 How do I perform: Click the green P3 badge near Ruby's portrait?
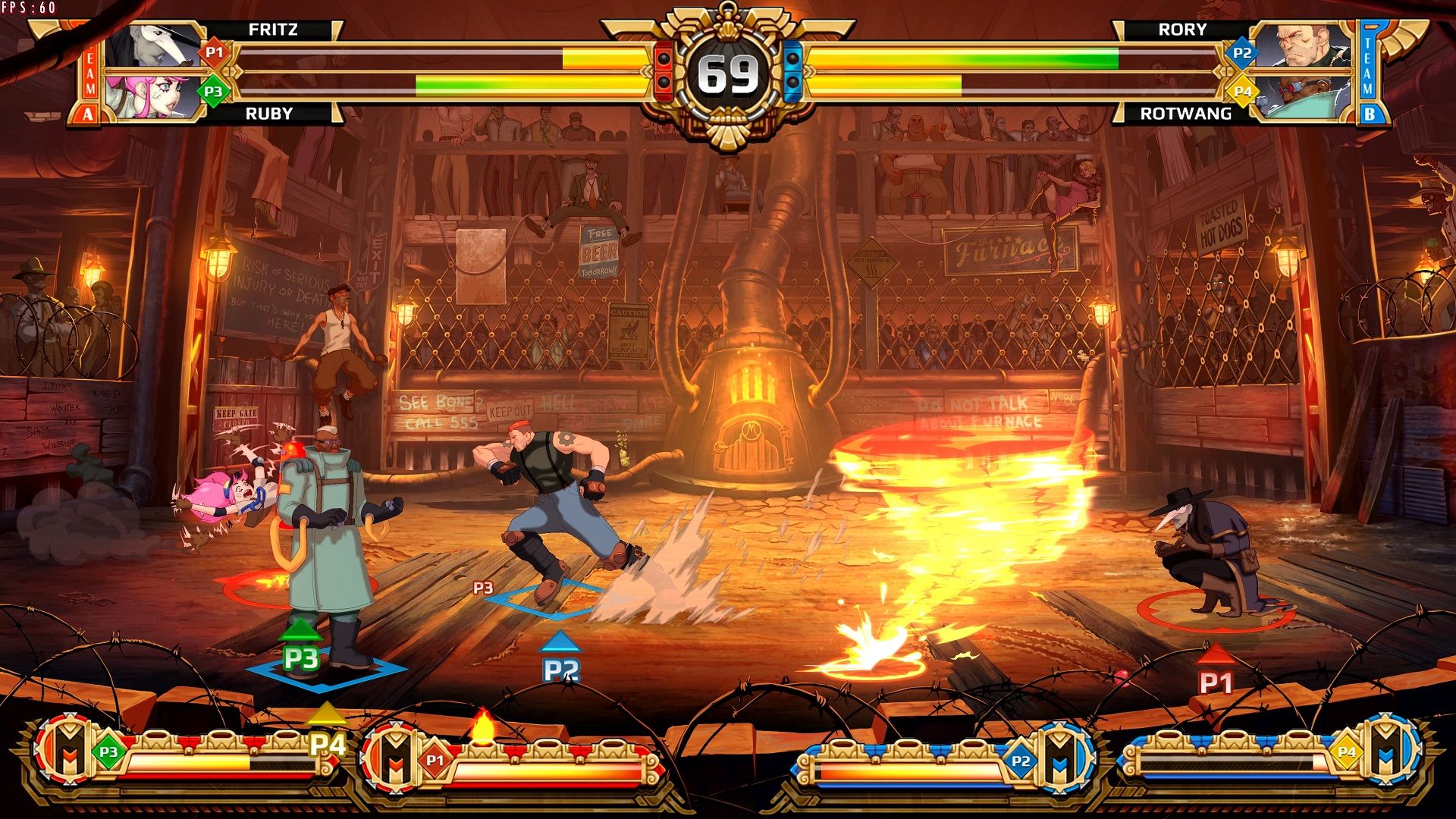coord(215,89)
